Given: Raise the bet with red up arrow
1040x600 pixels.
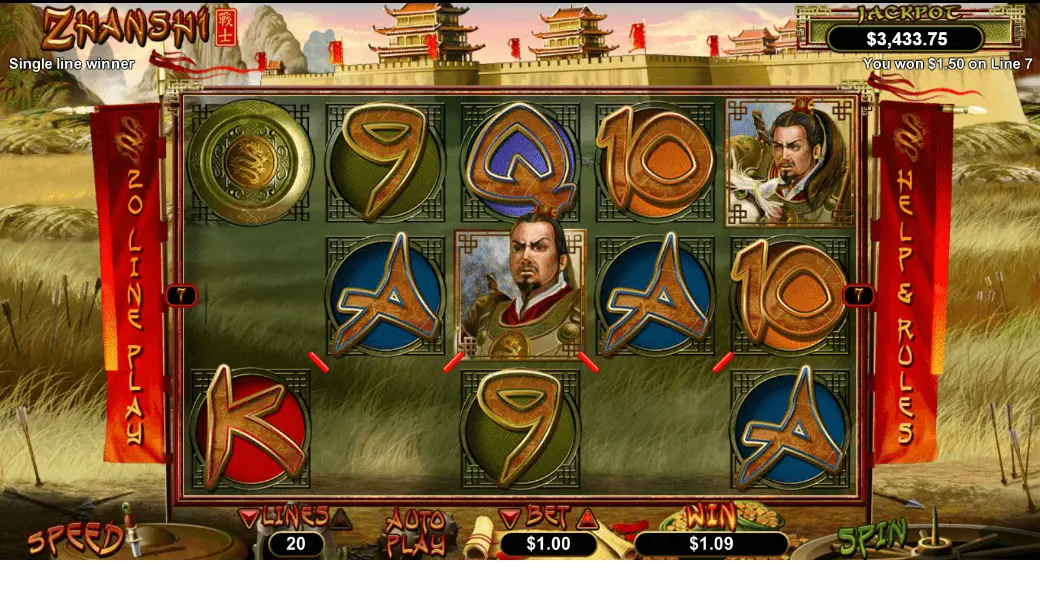Looking at the screenshot, I should click(587, 518).
